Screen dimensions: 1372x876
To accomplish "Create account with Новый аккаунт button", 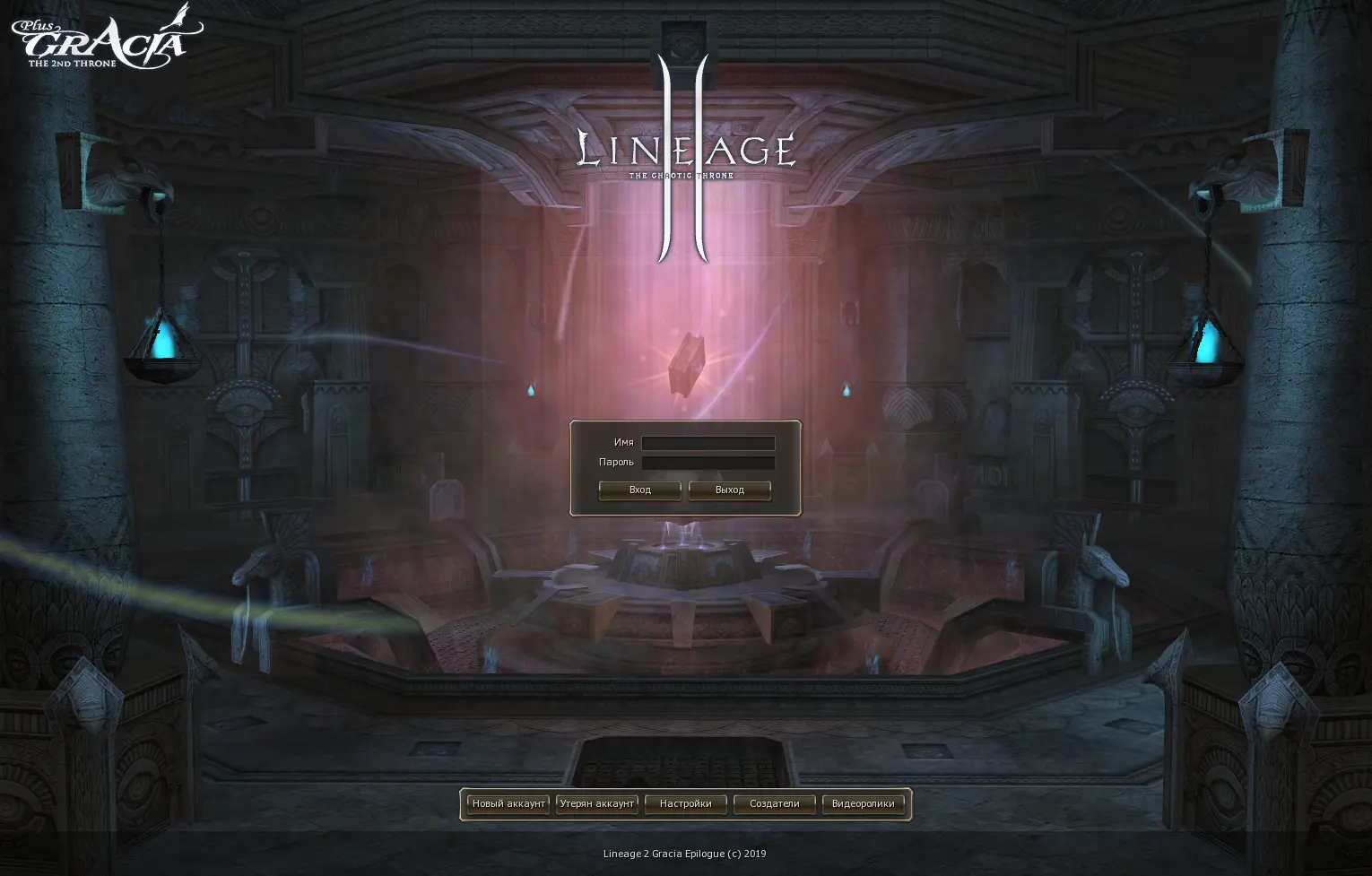I will 508,804.
